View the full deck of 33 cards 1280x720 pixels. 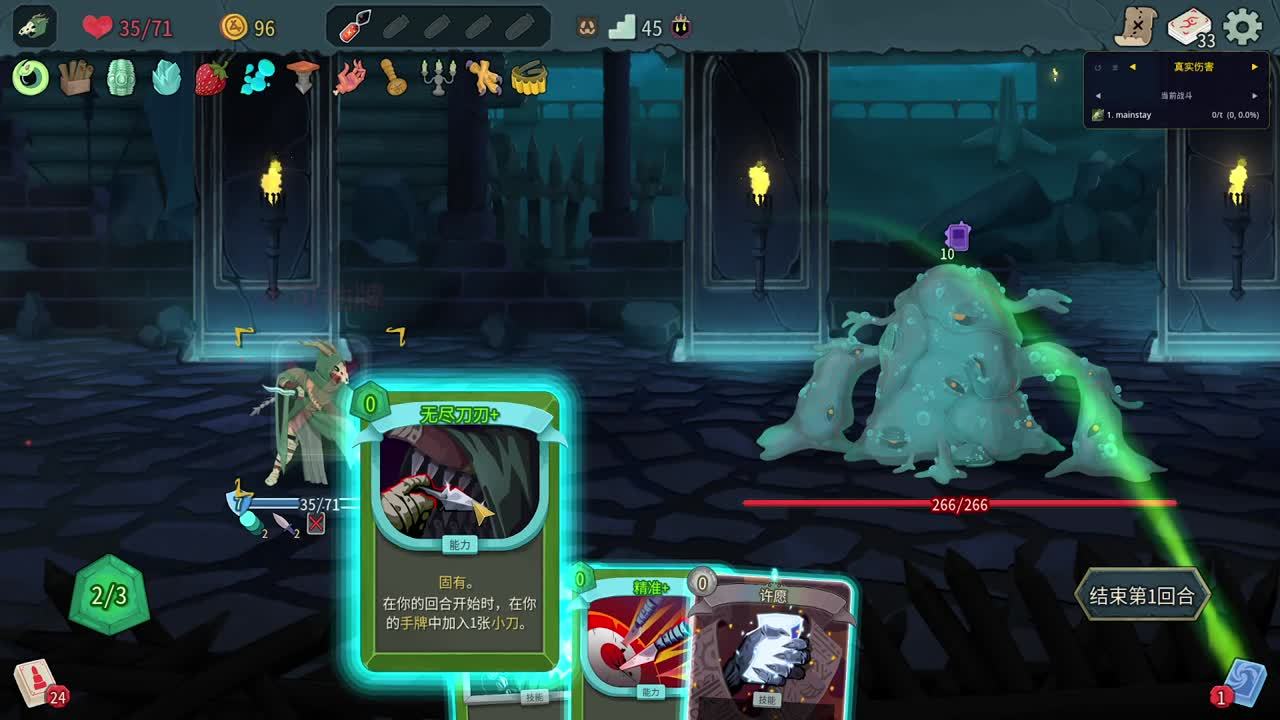[x=1190, y=27]
